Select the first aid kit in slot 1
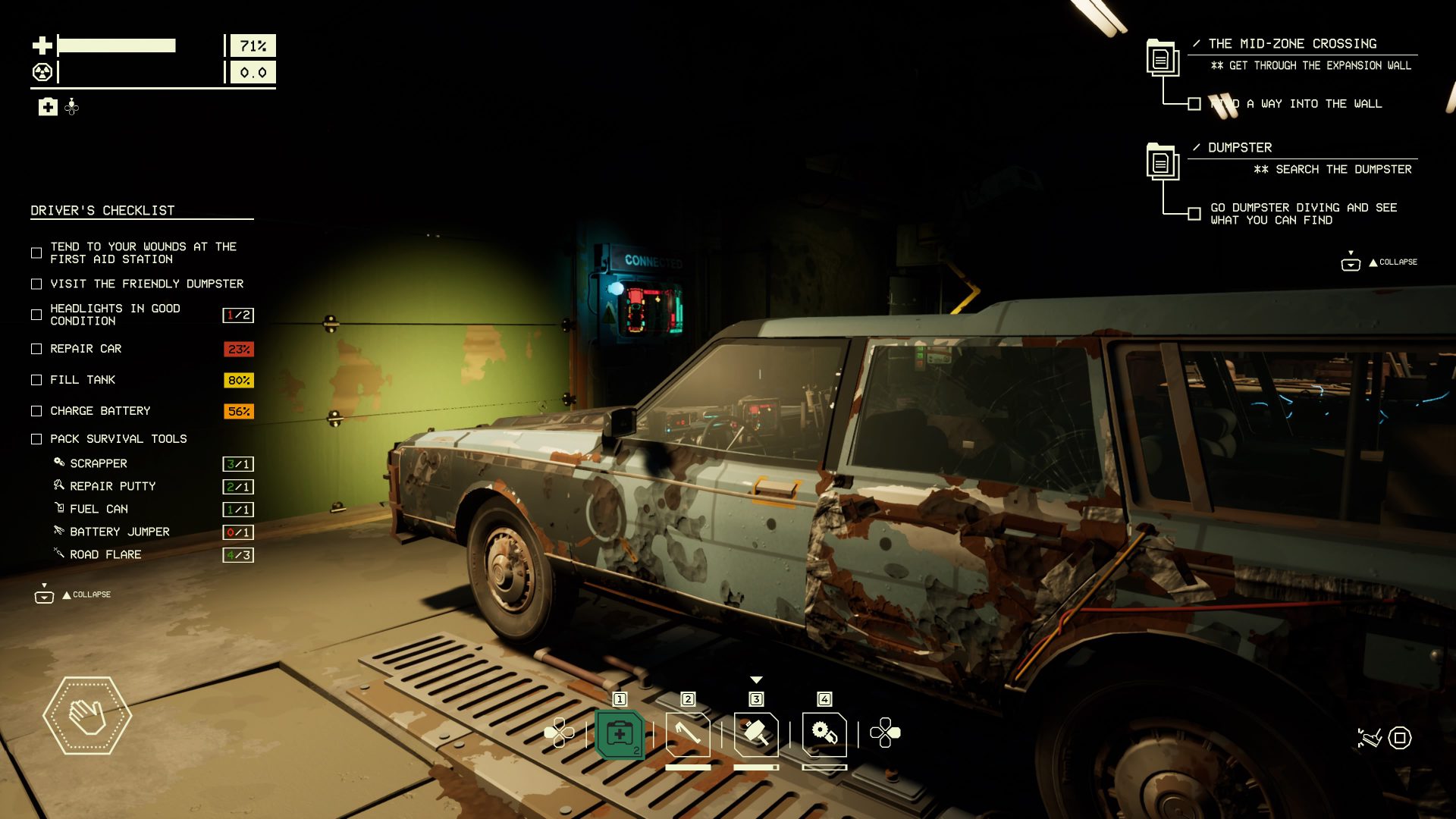Image resolution: width=1456 pixels, height=819 pixels. coord(620,733)
